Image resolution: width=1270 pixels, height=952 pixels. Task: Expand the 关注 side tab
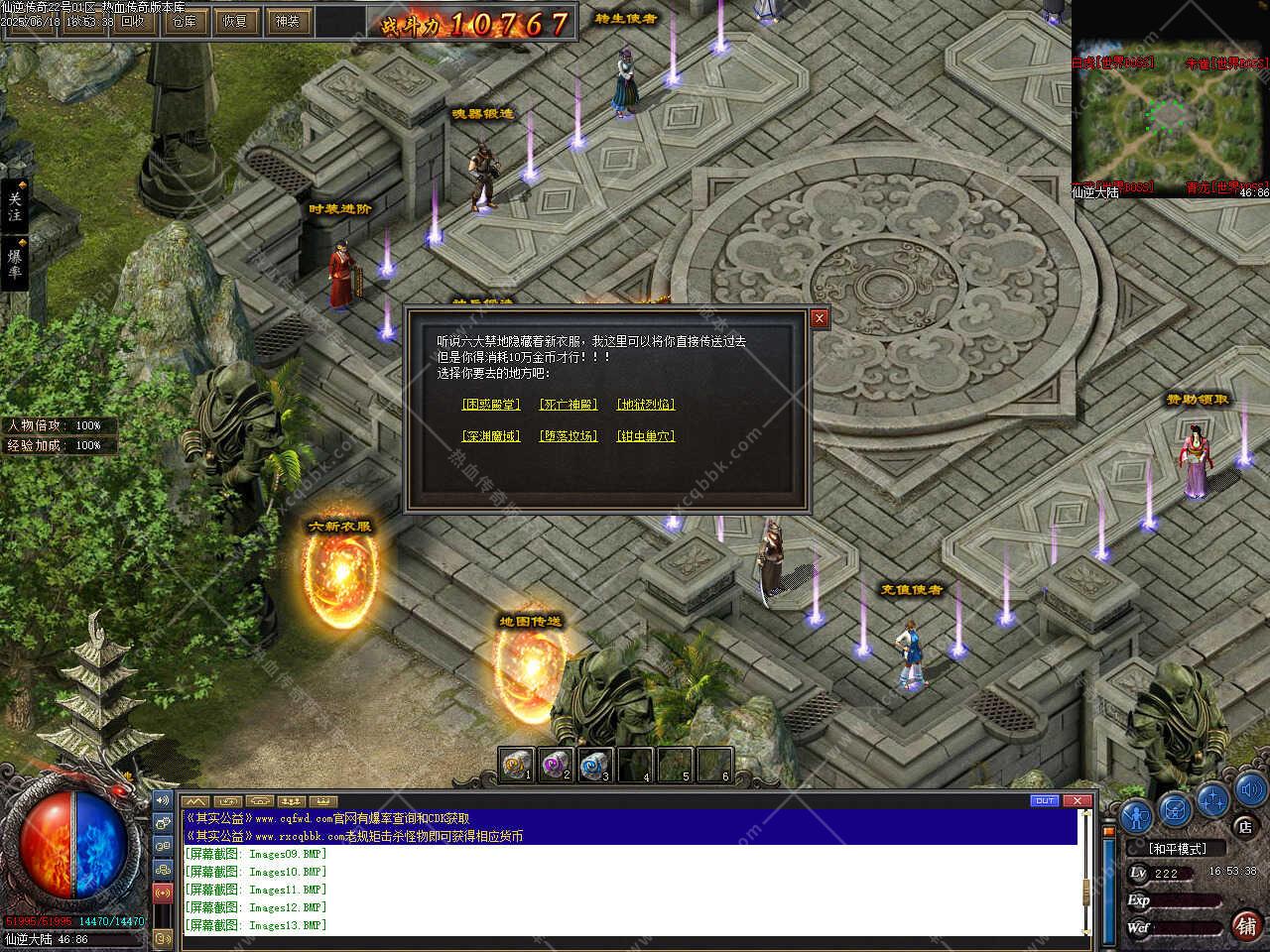click(14, 206)
